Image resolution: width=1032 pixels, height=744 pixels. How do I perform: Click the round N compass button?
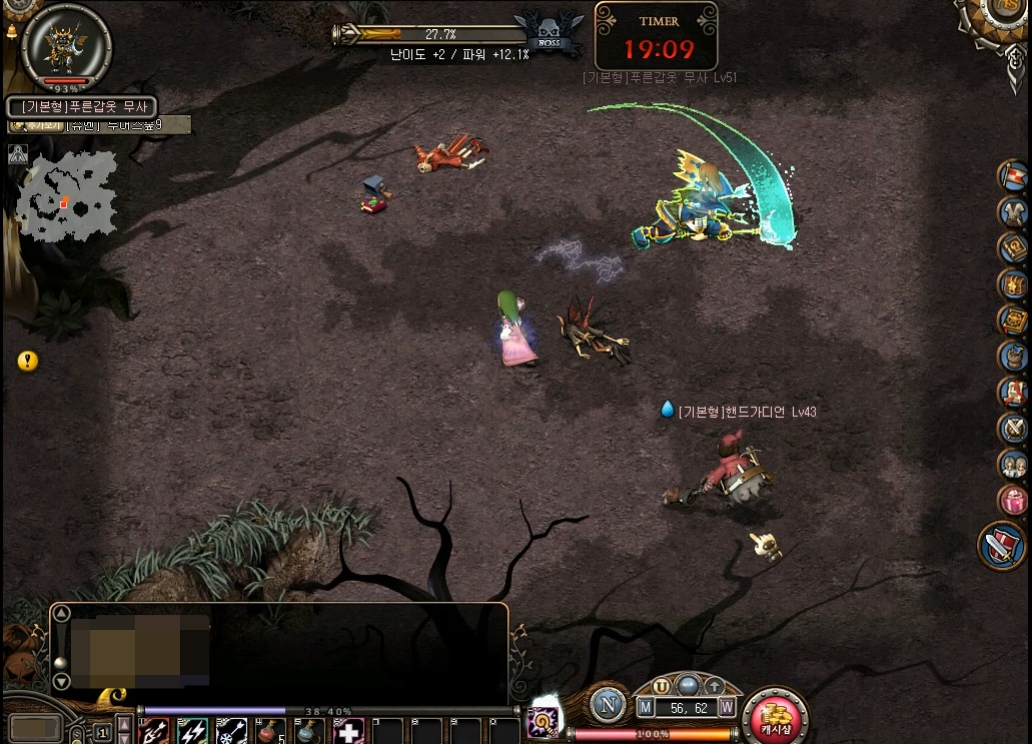tap(608, 705)
